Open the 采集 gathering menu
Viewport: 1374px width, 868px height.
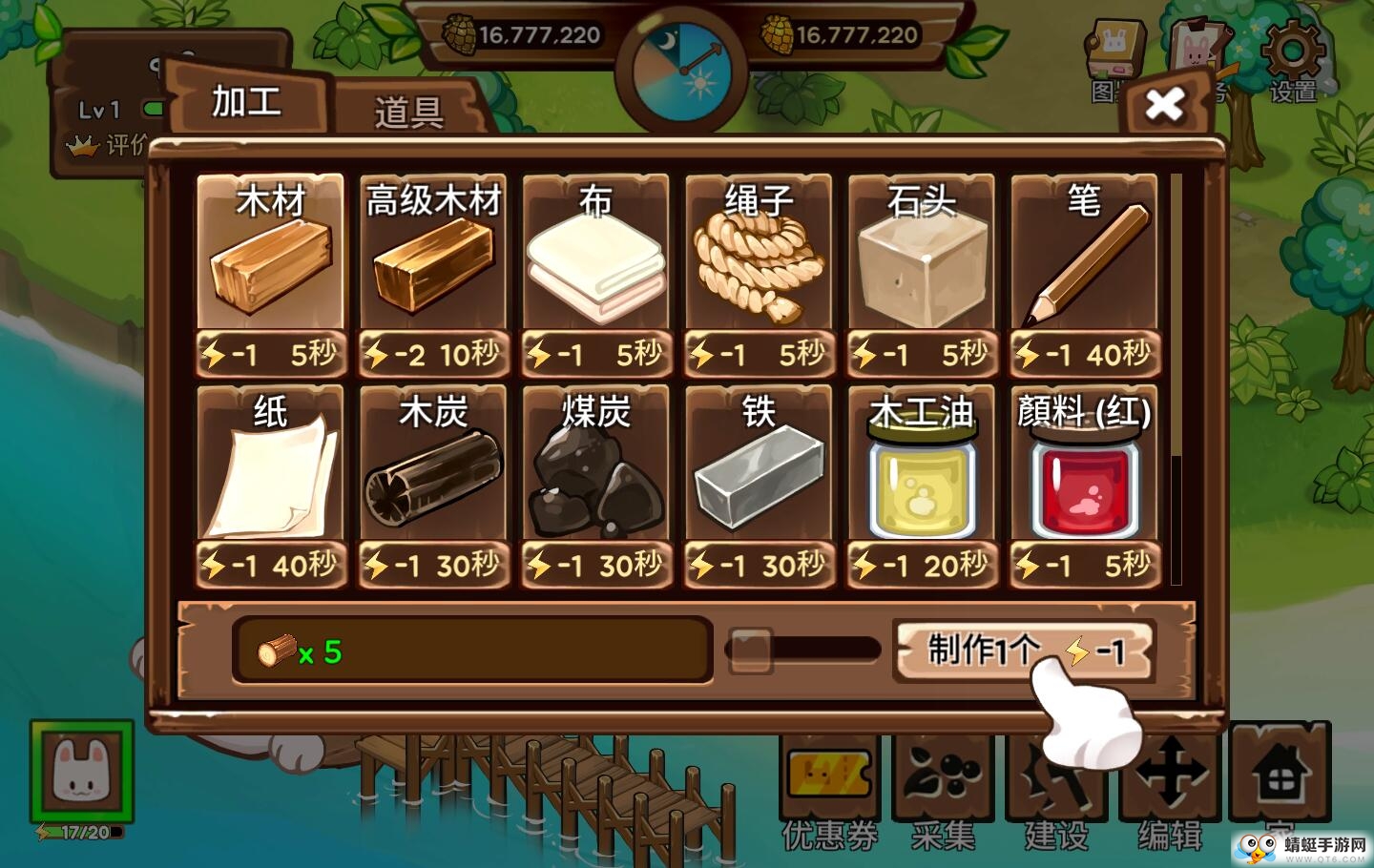point(943,782)
